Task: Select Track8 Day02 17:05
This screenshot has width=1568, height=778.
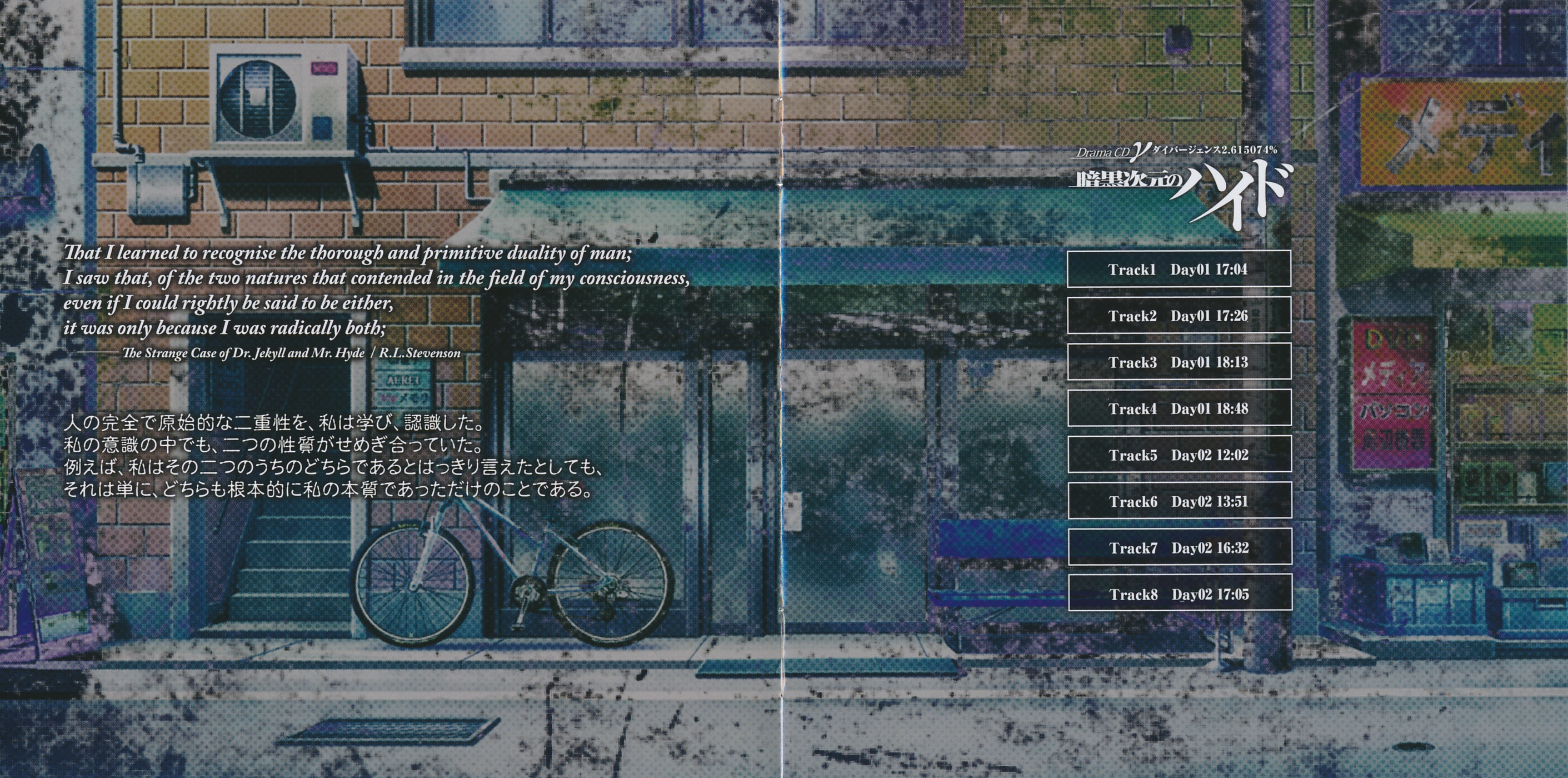Action: [1179, 594]
